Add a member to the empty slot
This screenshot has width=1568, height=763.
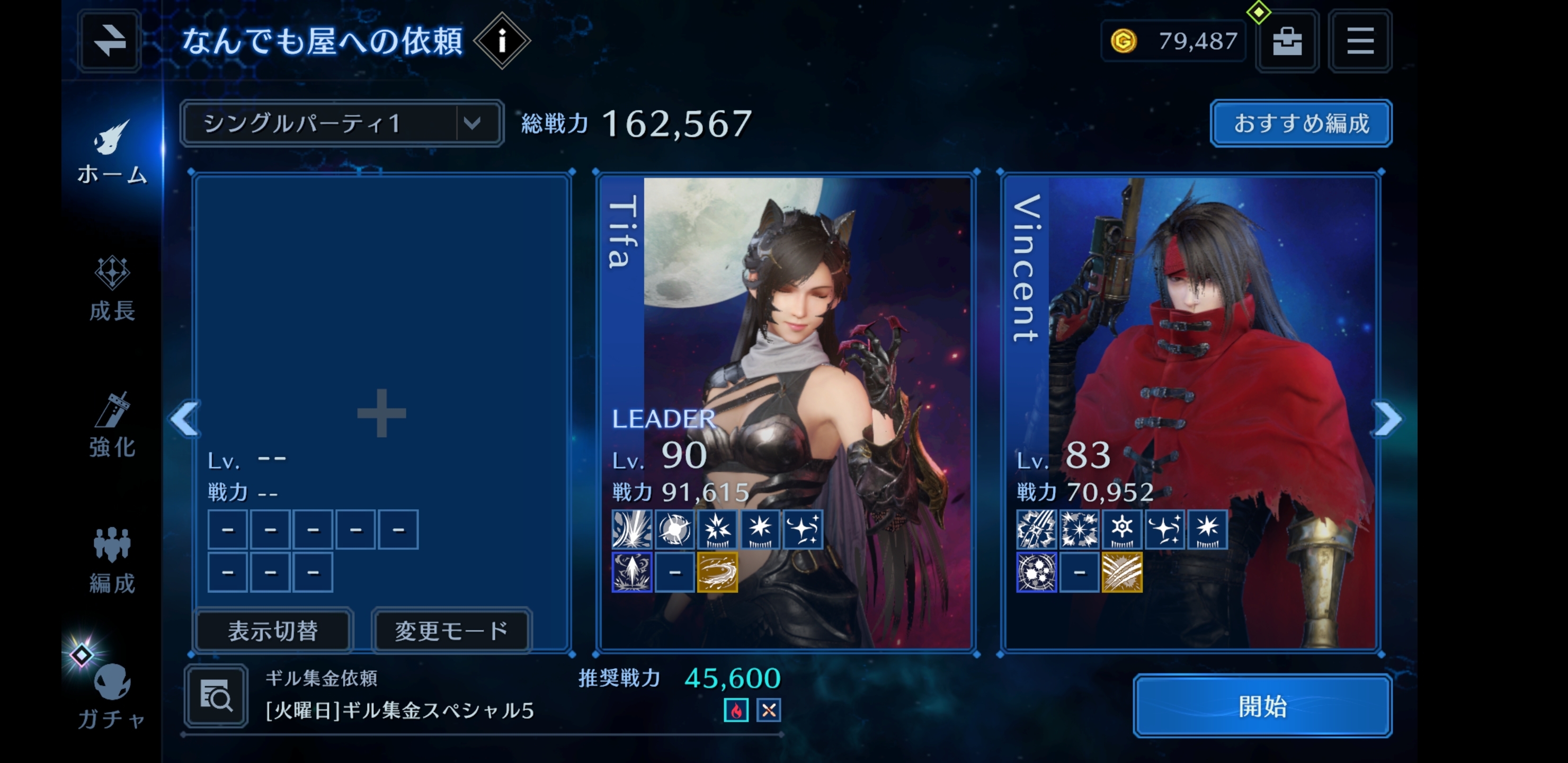pos(381,413)
